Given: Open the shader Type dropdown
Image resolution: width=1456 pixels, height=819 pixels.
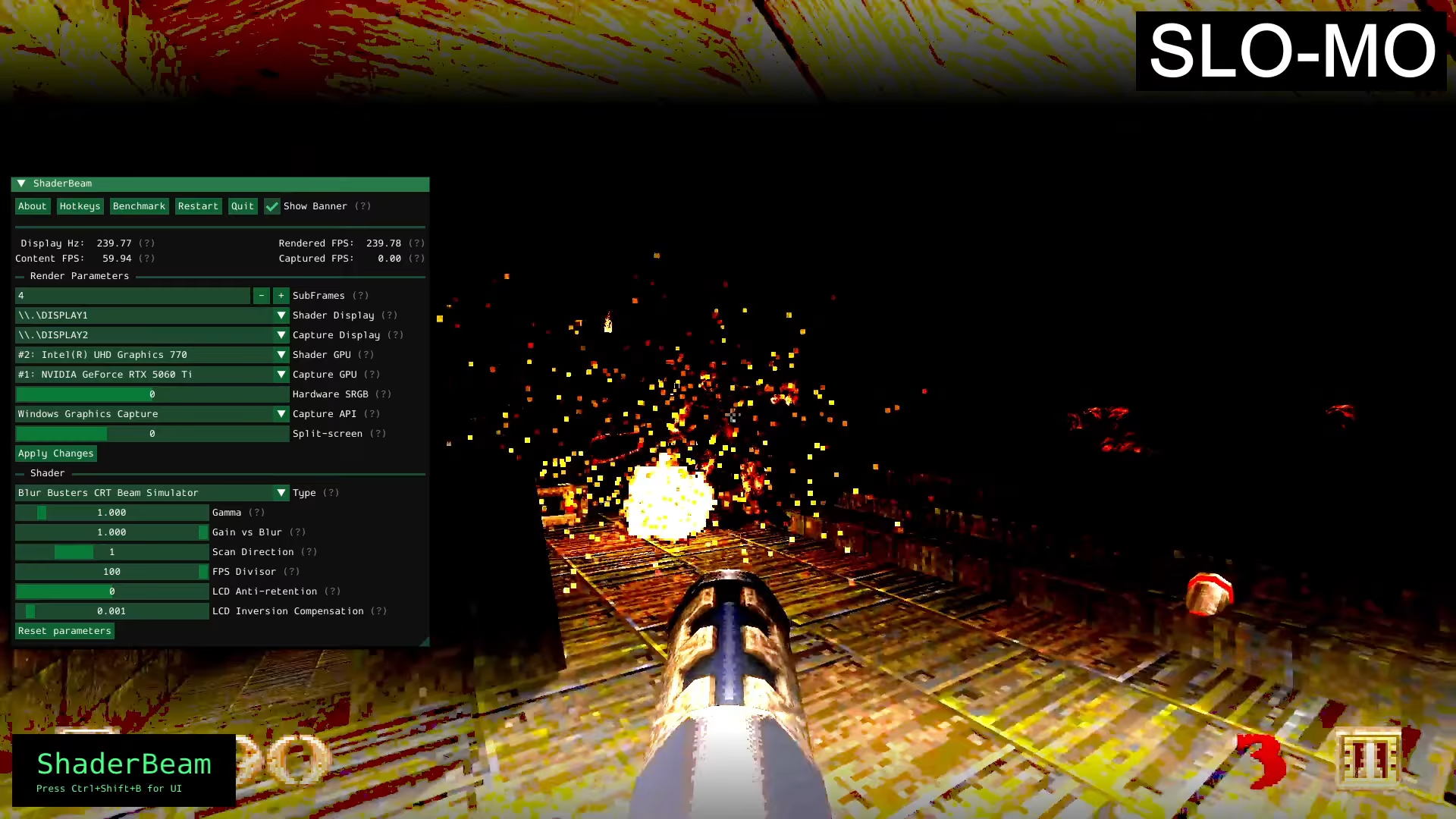Looking at the screenshot, I should coord(281,492).
